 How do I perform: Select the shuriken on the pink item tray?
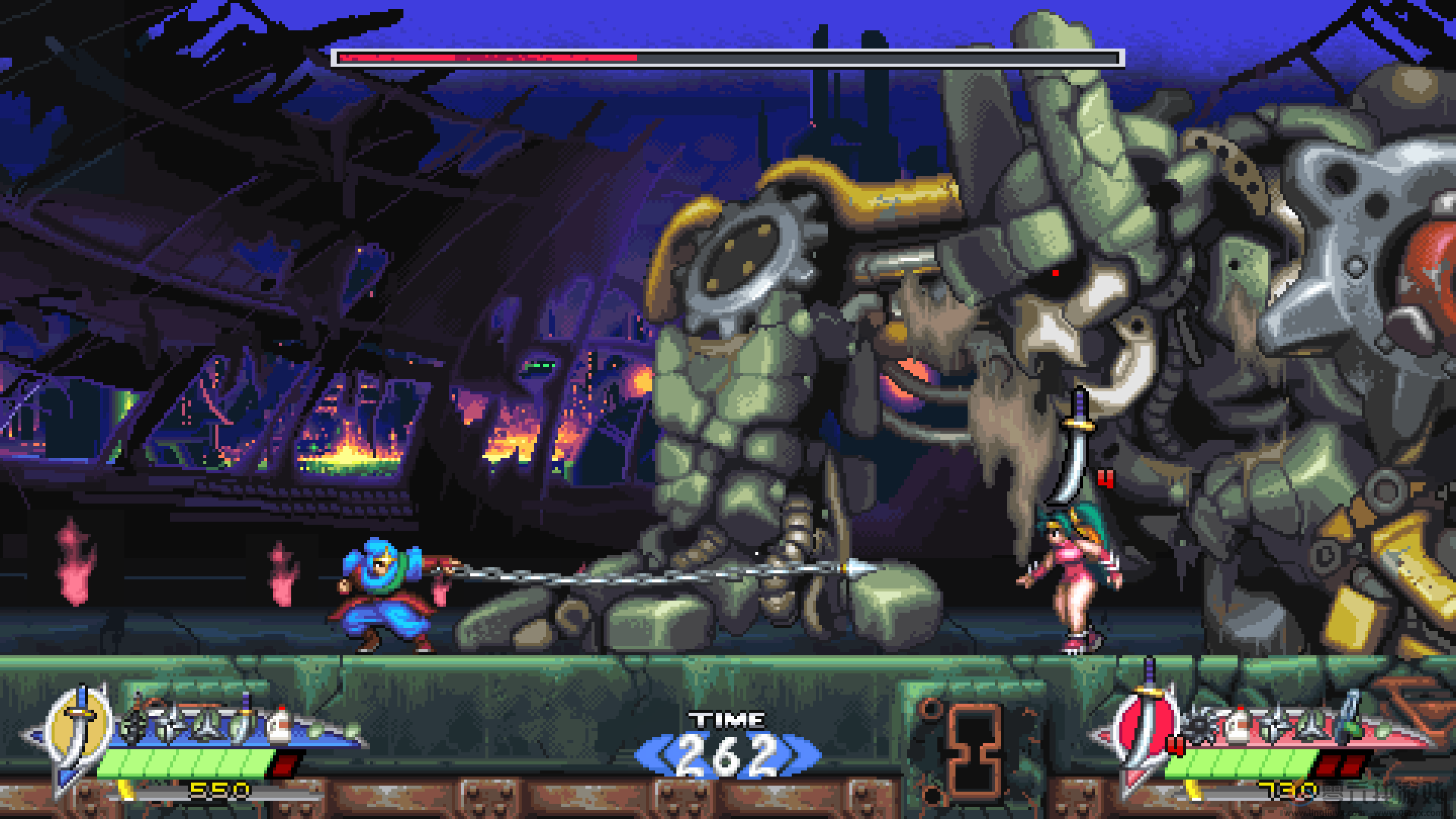click(1274, 723)
